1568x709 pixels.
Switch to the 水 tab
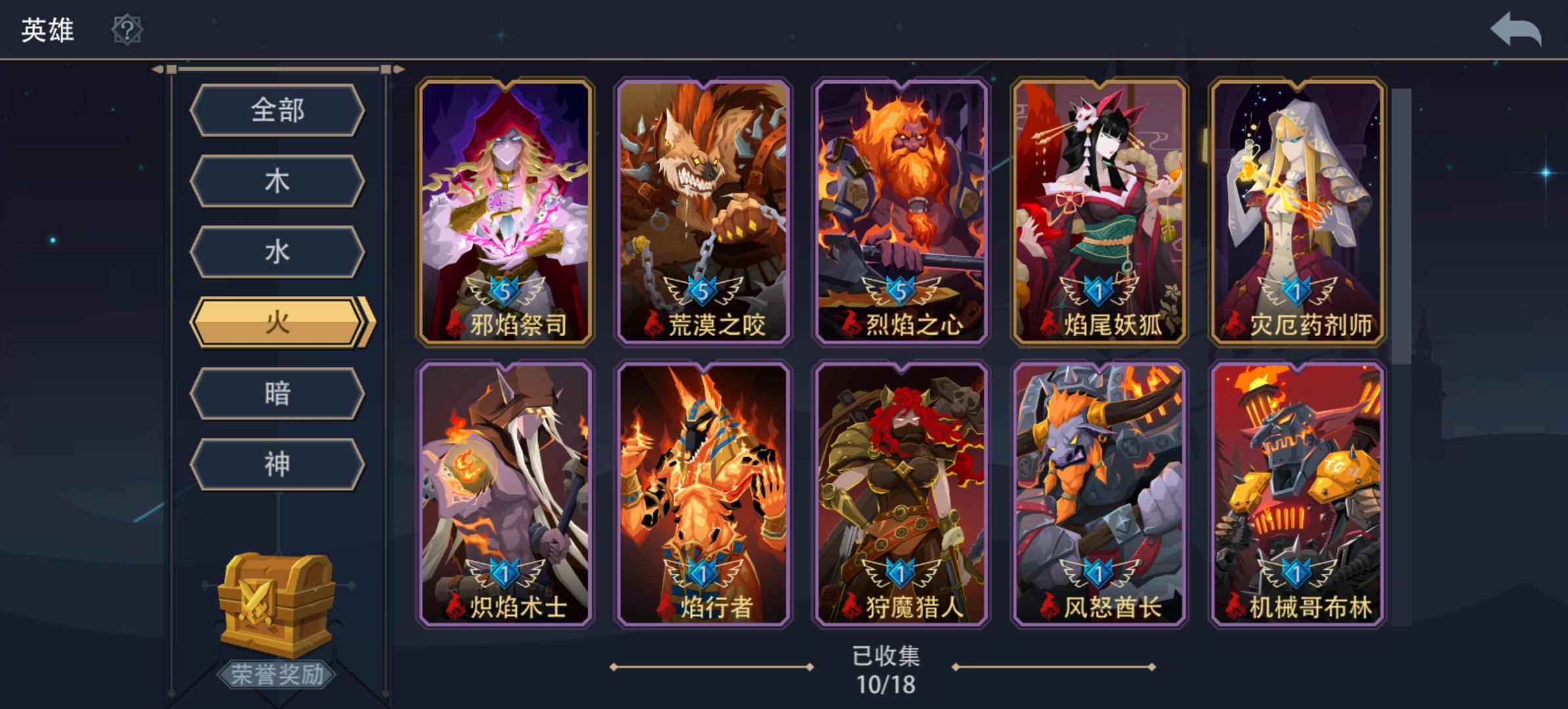277,250
